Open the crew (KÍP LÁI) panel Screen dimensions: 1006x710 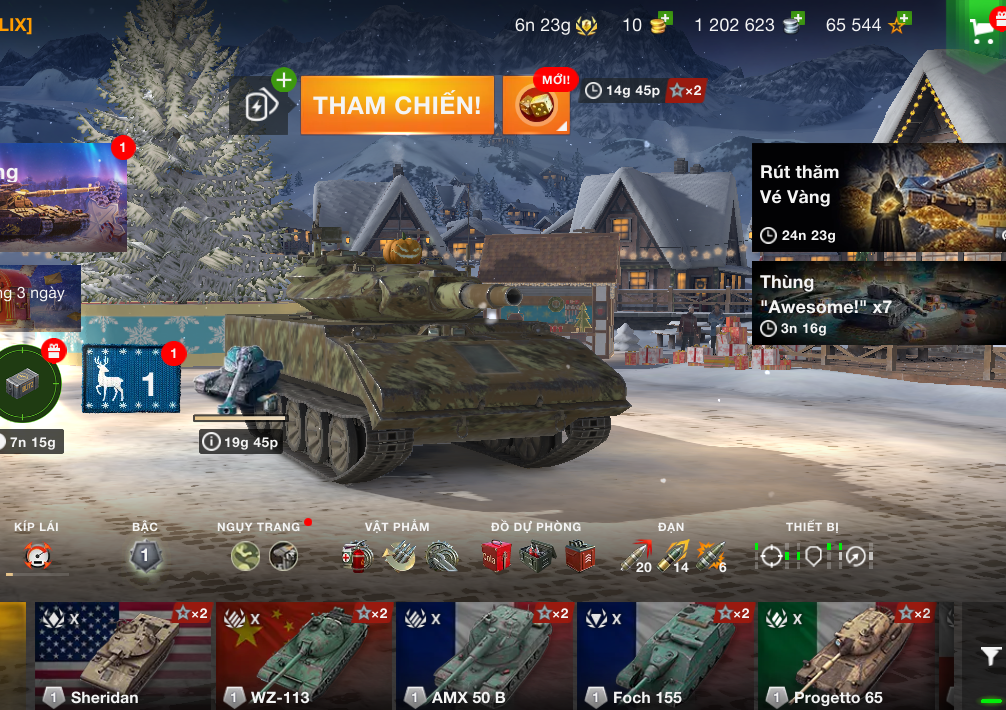click(x=38, y=556)
